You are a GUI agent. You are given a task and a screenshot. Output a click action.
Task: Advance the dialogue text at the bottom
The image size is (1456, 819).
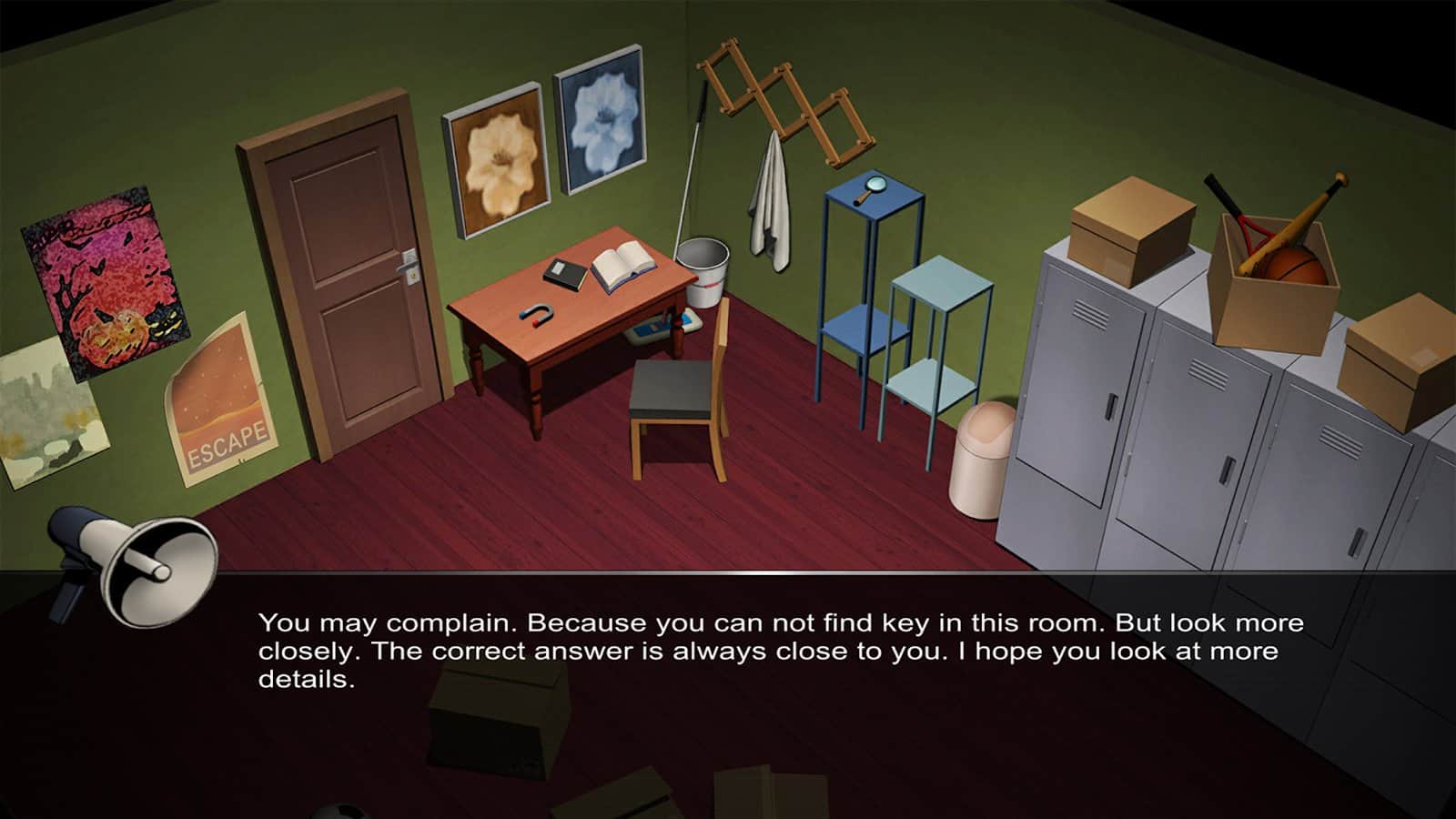728,648
